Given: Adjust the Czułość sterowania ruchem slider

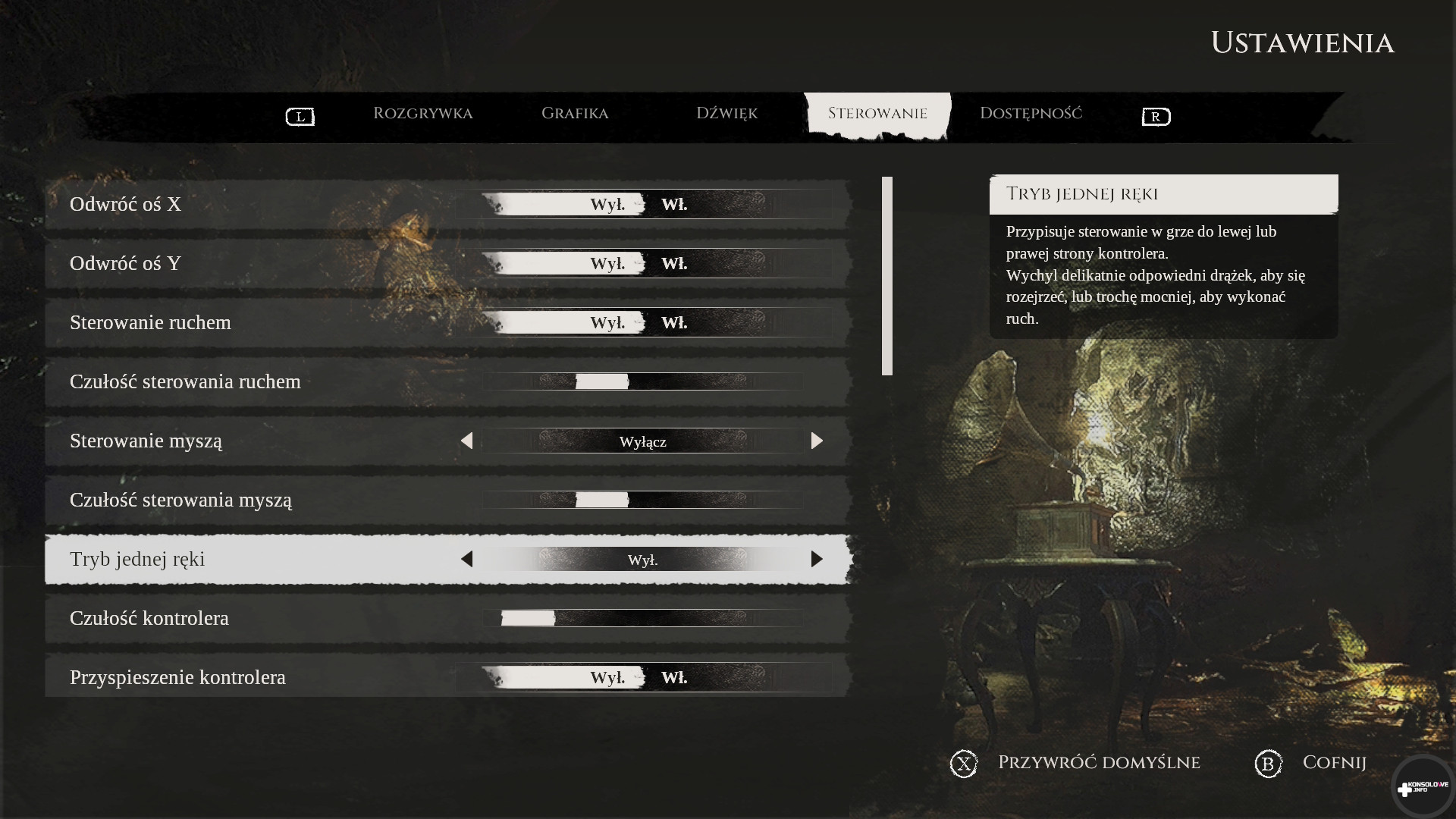Looking at the screenshot, I should click(x=602, y=381).
